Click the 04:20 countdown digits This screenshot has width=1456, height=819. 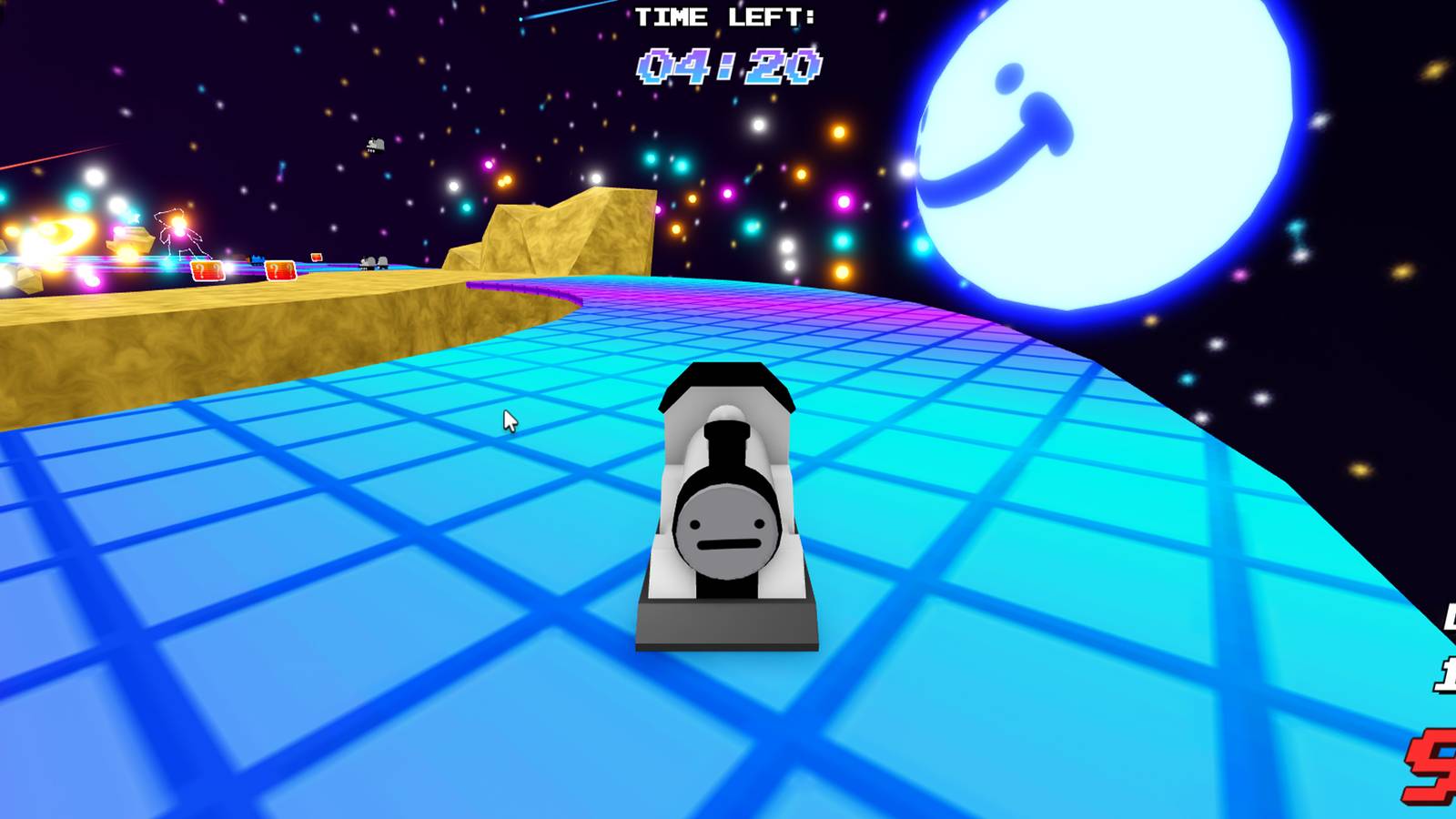(728, 66)
